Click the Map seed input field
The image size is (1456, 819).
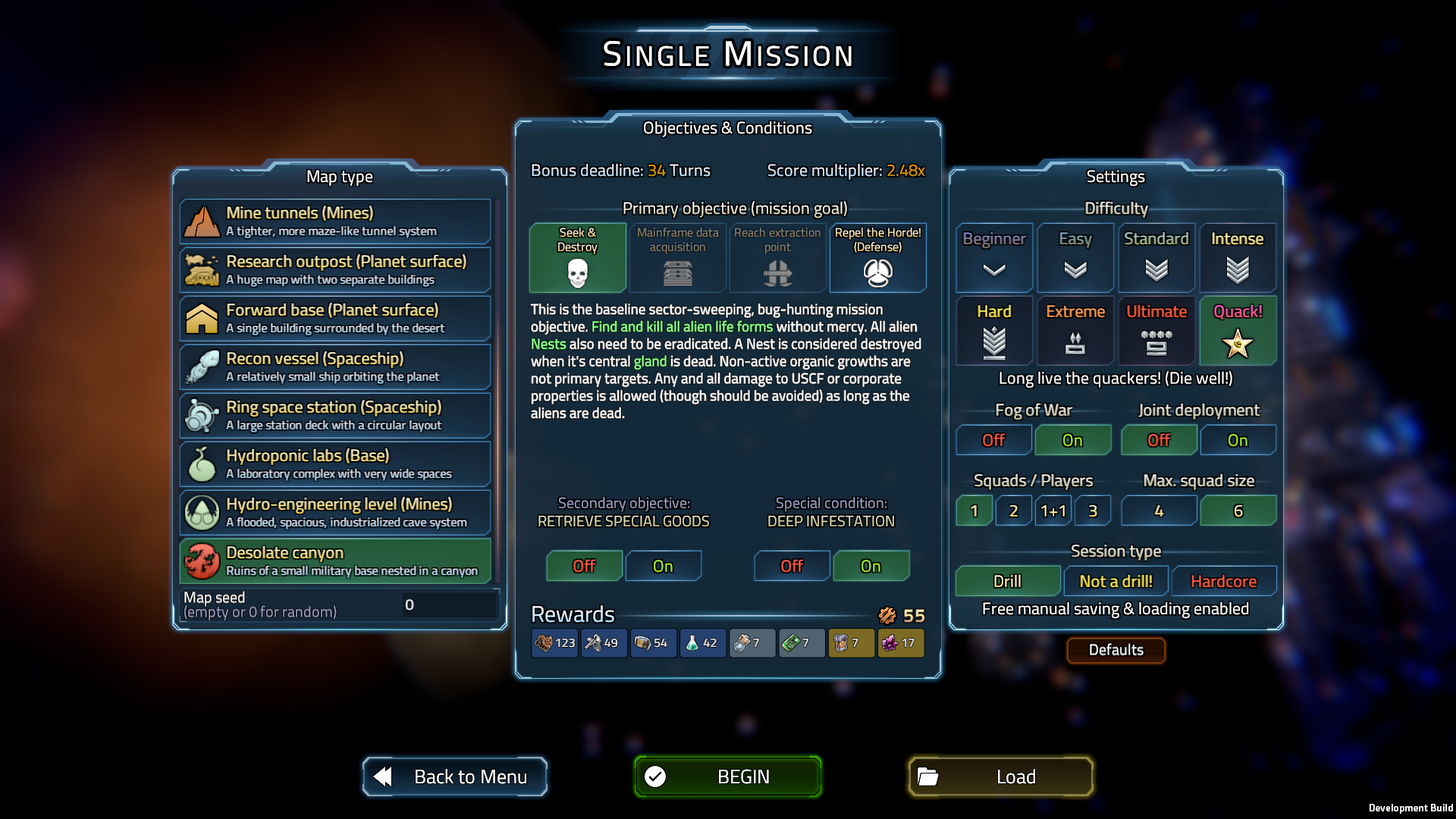pyautogui.click(x=447, y=604)
